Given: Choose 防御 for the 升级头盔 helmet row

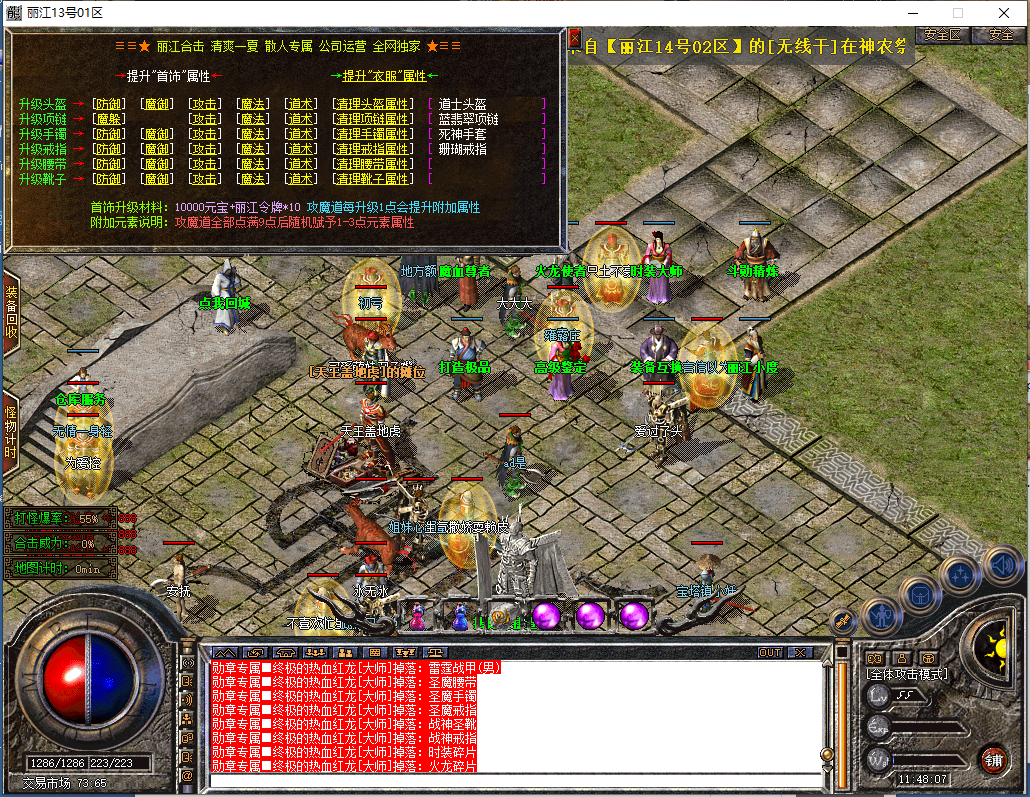Looking at the screenshot, I should pos(108,104).
